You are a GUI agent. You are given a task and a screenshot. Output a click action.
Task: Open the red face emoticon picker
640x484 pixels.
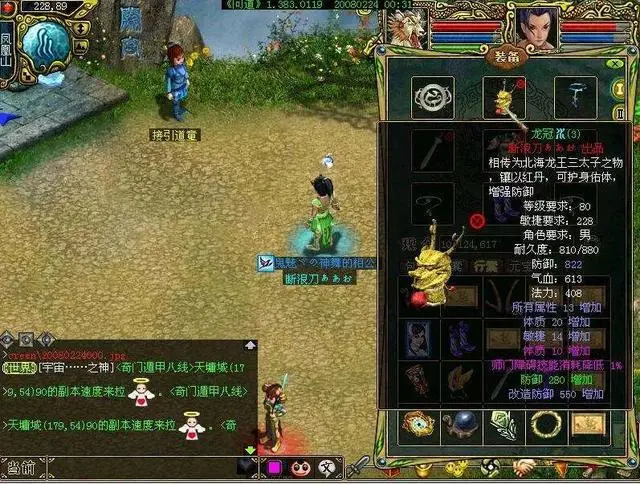[299, 467]
